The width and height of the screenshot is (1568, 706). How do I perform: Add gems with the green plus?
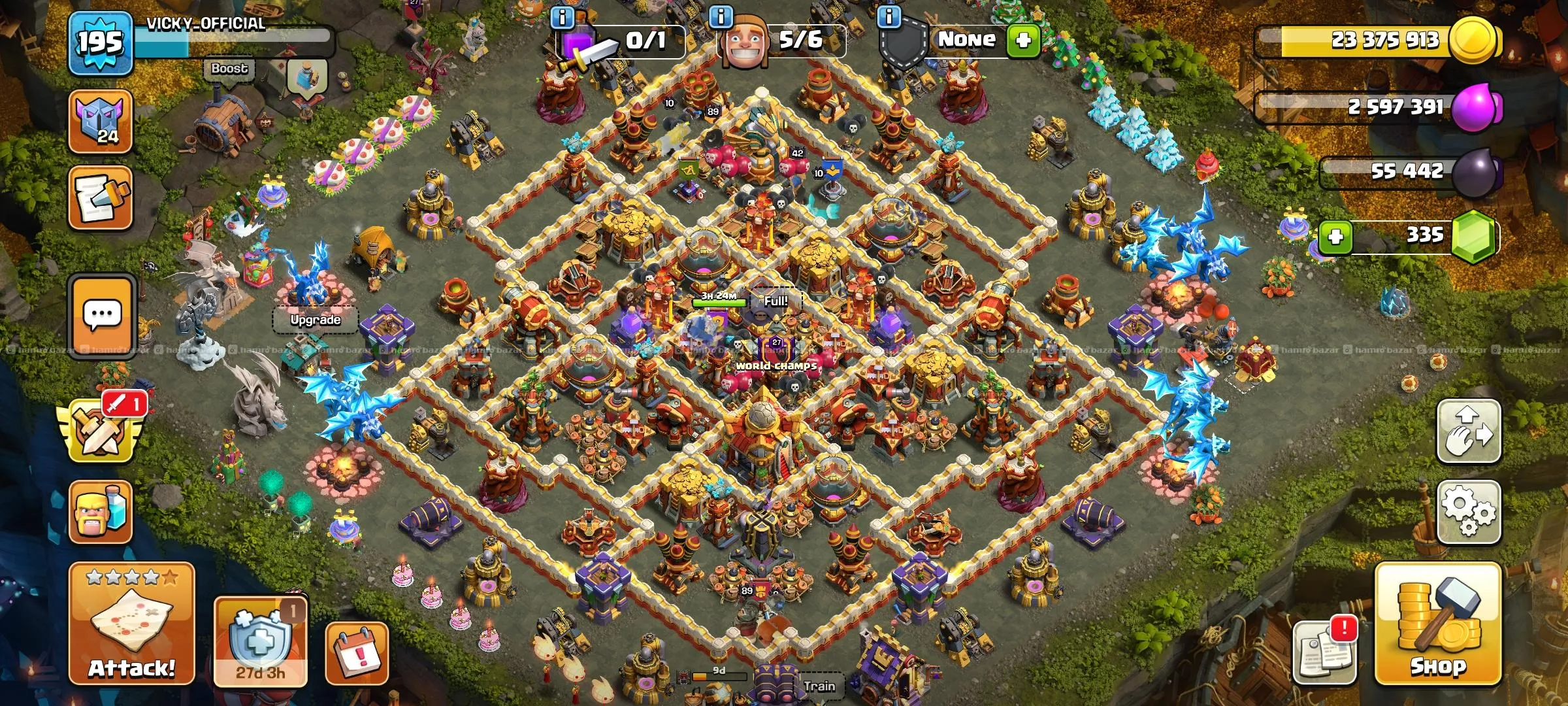(1335, 237)
